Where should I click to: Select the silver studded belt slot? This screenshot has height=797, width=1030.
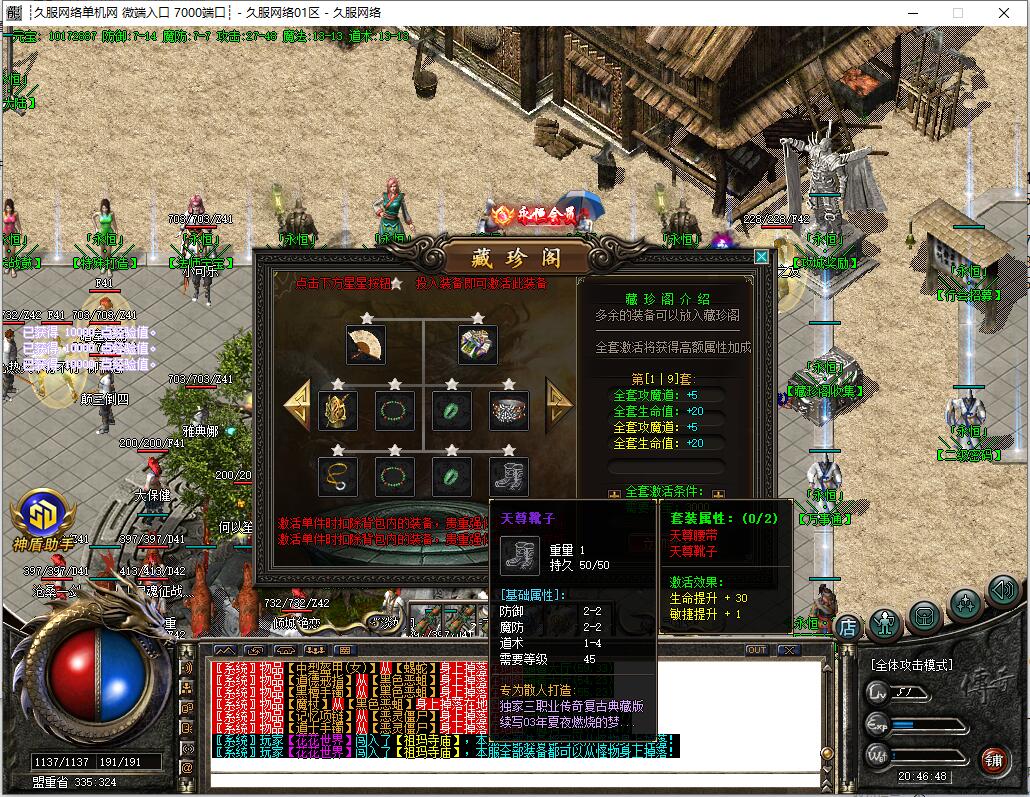coord(508,410)
